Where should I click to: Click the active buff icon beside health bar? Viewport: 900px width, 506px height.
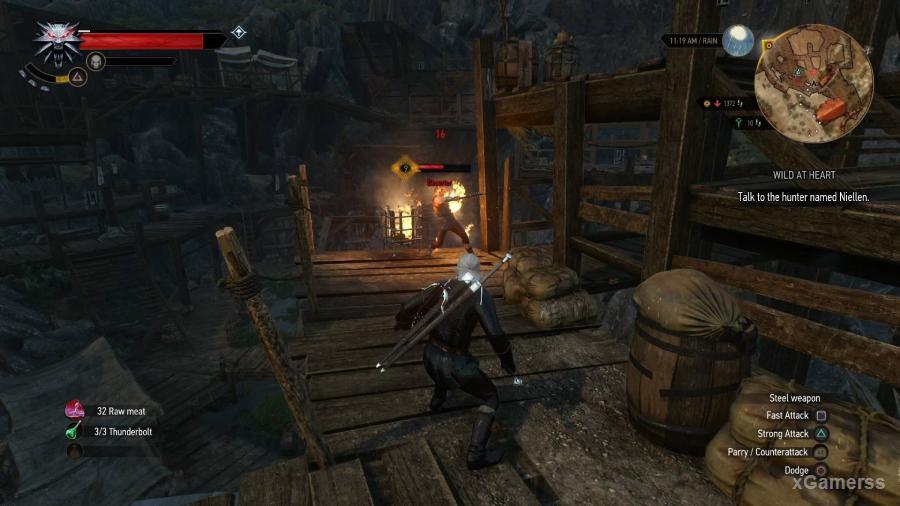click(238, 32)
